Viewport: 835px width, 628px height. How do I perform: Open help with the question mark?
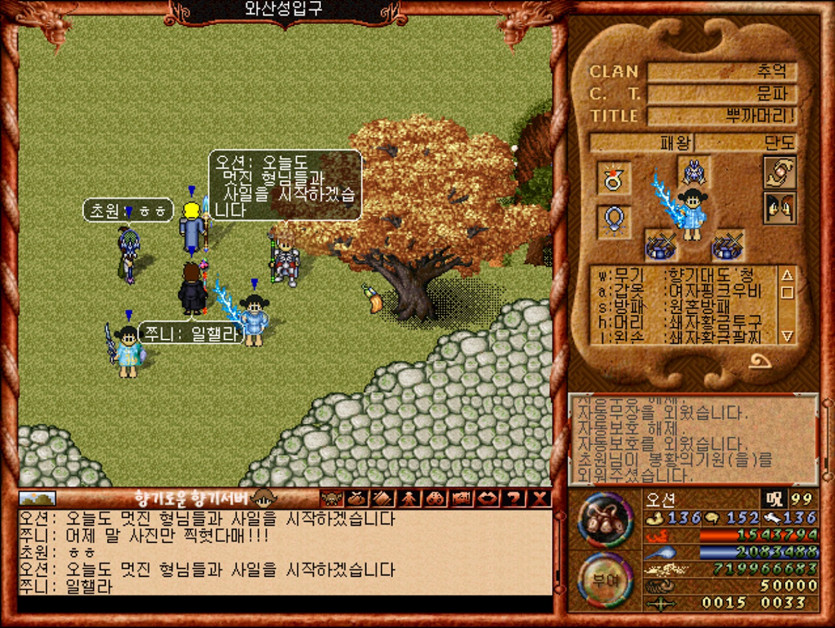pos(514,497)
